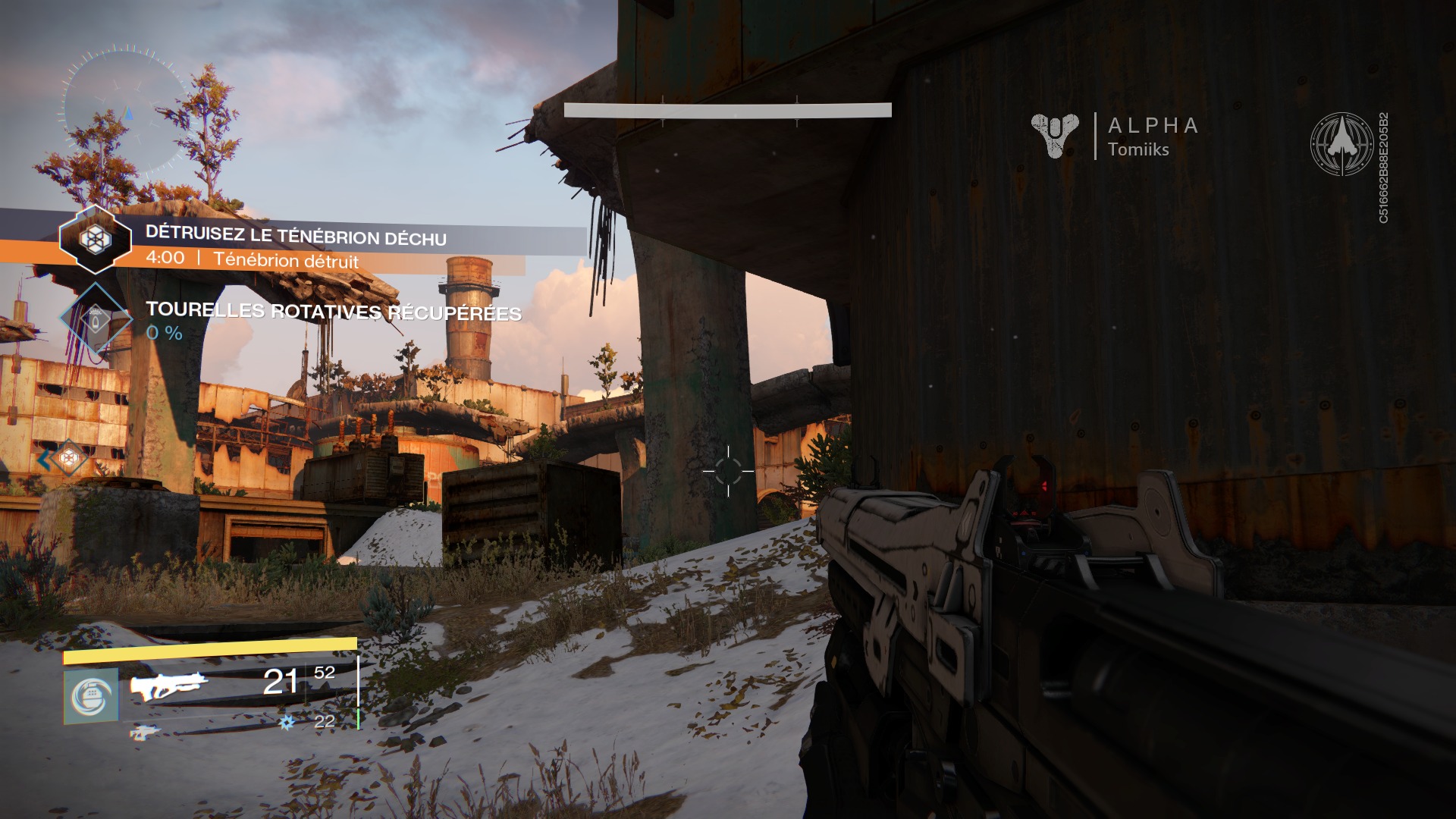
Task: Click the circular starship crest emblem
Action: coord(1341,144)
